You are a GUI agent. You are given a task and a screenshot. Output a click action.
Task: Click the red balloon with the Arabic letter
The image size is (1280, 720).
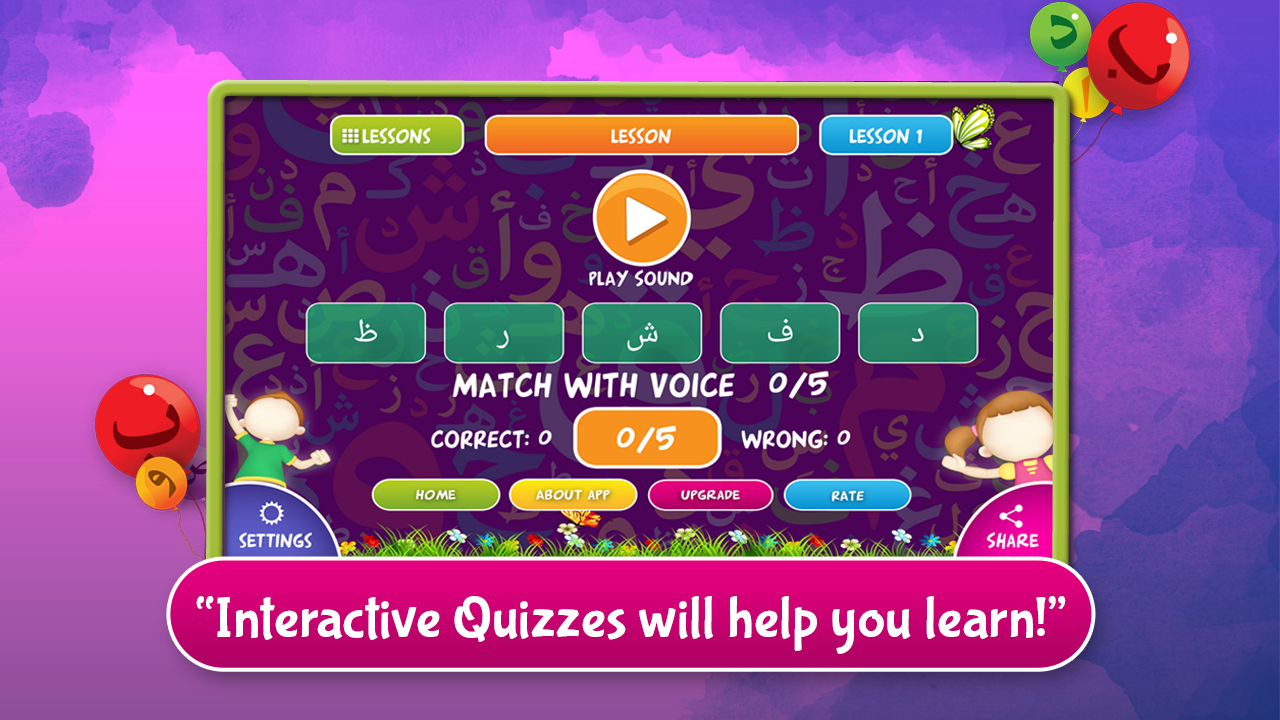tap(1139, 55)
